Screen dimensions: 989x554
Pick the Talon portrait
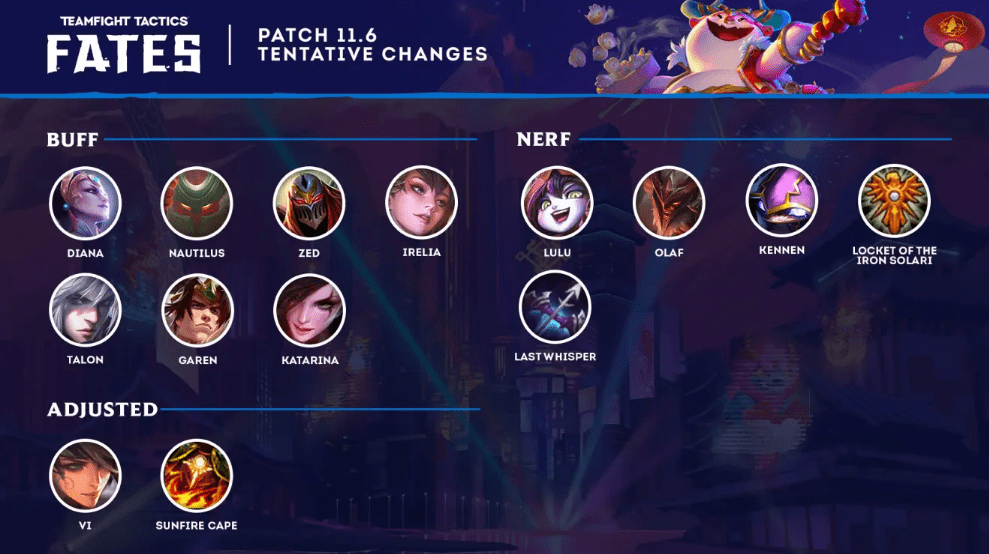click(x=85, y=310)
